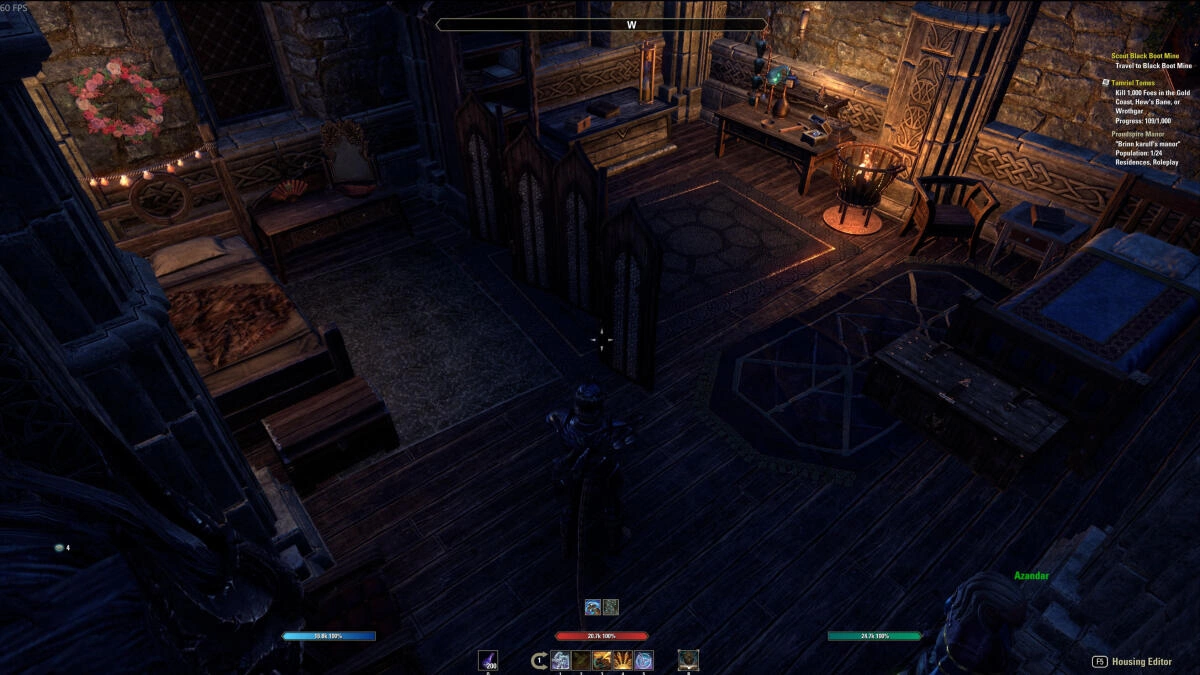The height and width of the screenshot is (675, 1200).
Task: Swap weapon bars with the arrow icon
Action: pyautogui.click(x=538, y=660)
